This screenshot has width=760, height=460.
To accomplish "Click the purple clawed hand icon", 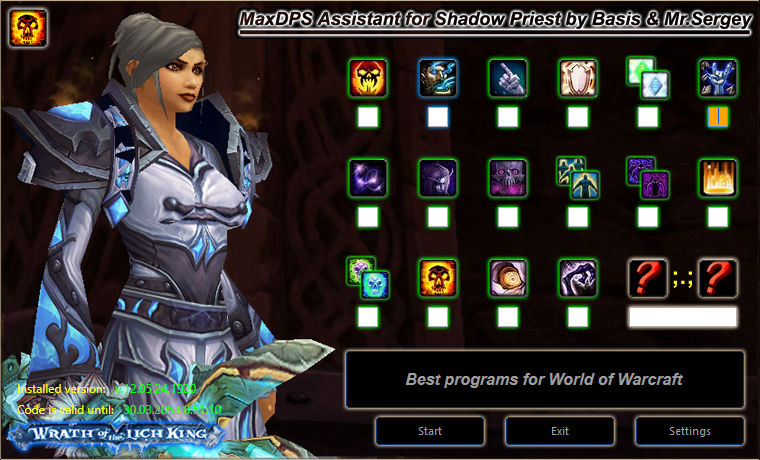I will click(x=578, y=277).
